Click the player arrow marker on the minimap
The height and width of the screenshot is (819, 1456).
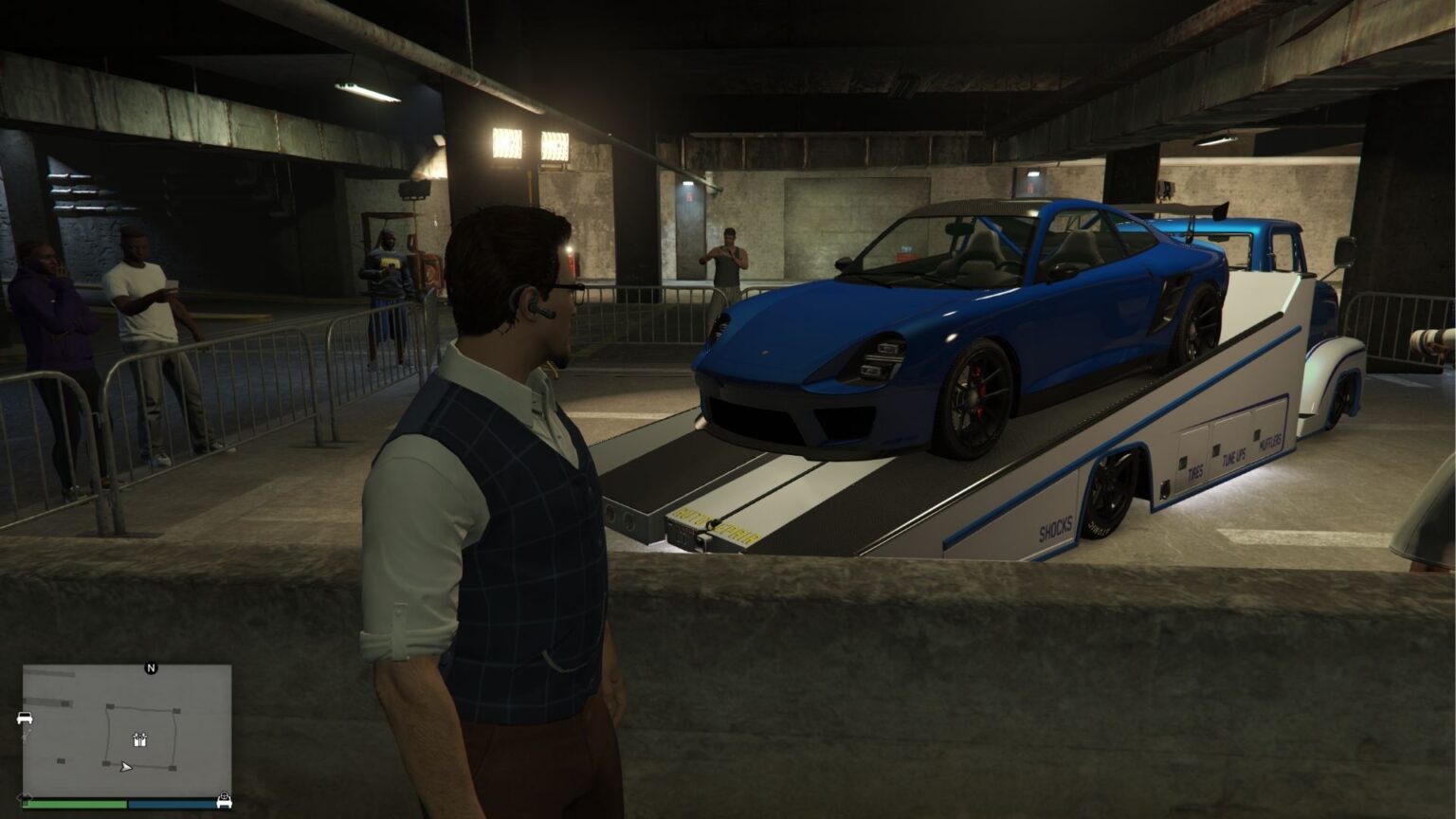[126, 768]
